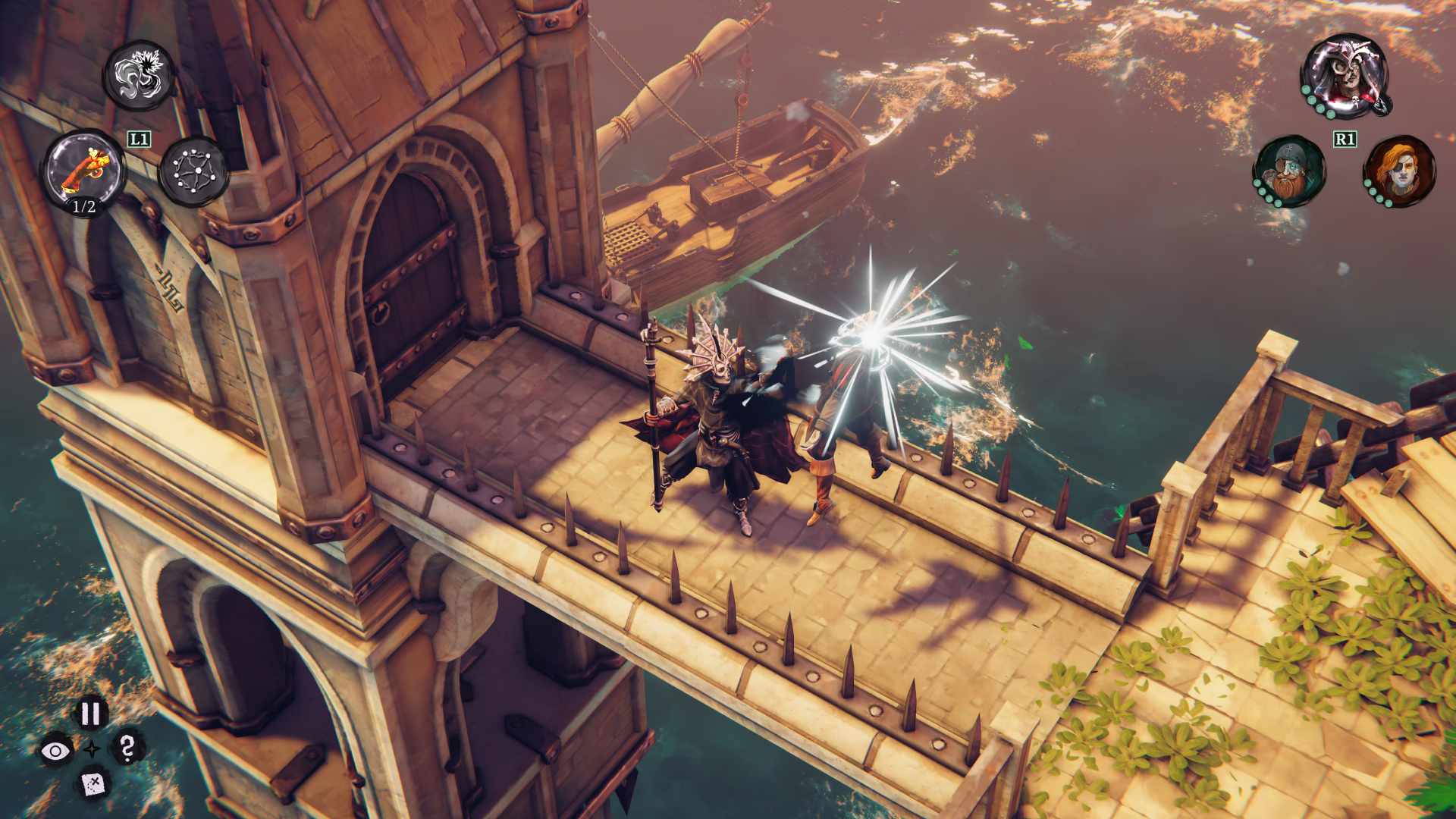Open help via the question mark icon
Screen dimensions: 1456x819
[x=127, y=748]
